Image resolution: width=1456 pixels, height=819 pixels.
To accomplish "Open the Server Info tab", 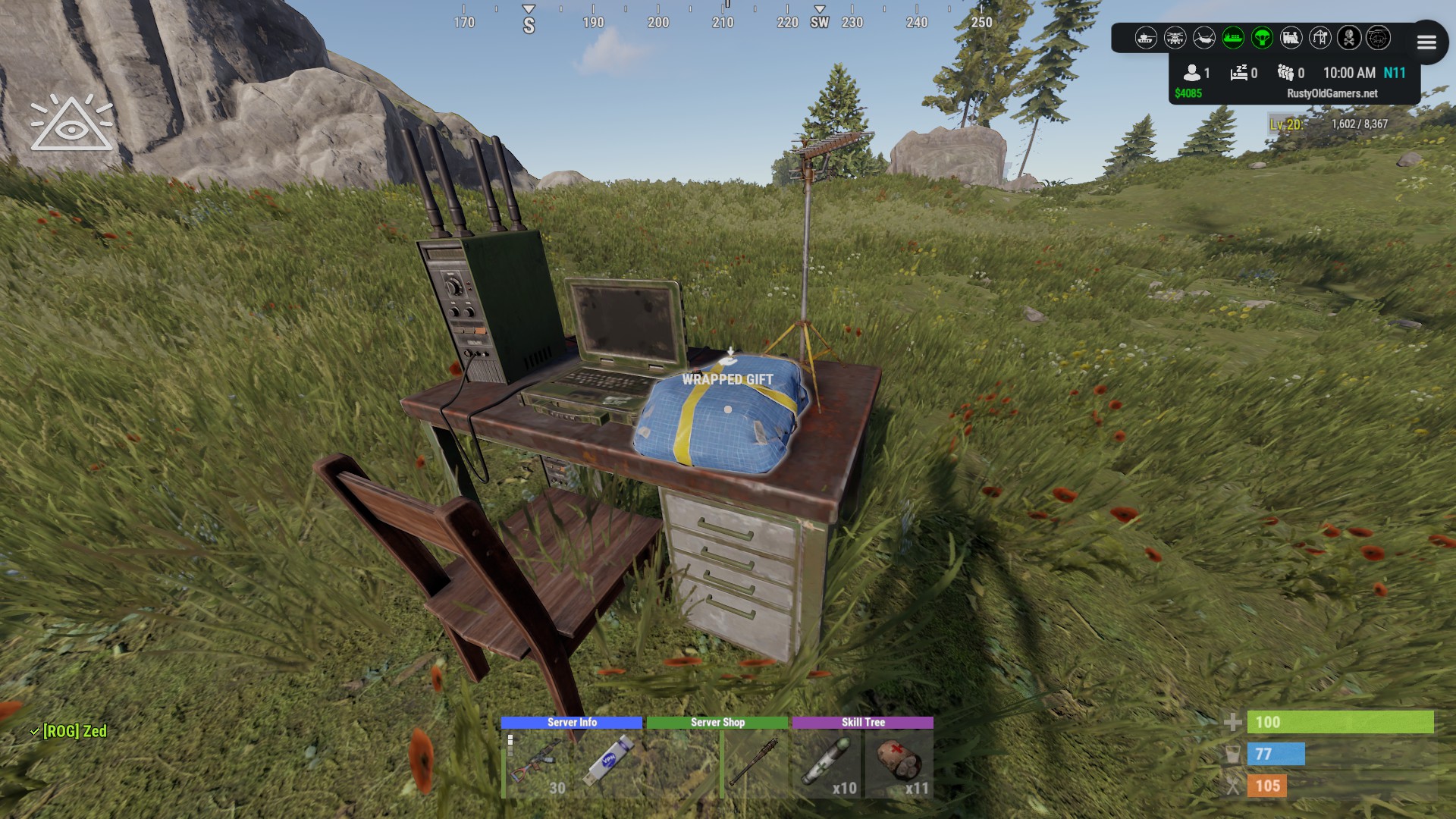I will point(571,723).
